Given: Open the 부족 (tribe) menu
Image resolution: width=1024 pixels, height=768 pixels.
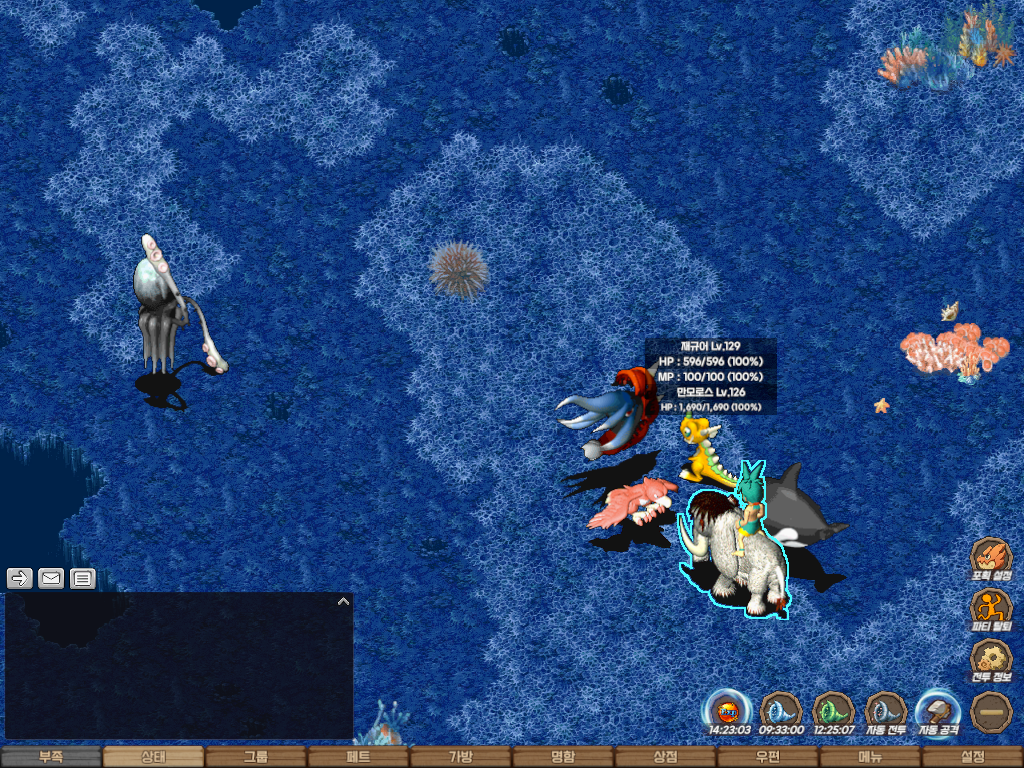Looking at the screenshot, I should click(51, 757).
